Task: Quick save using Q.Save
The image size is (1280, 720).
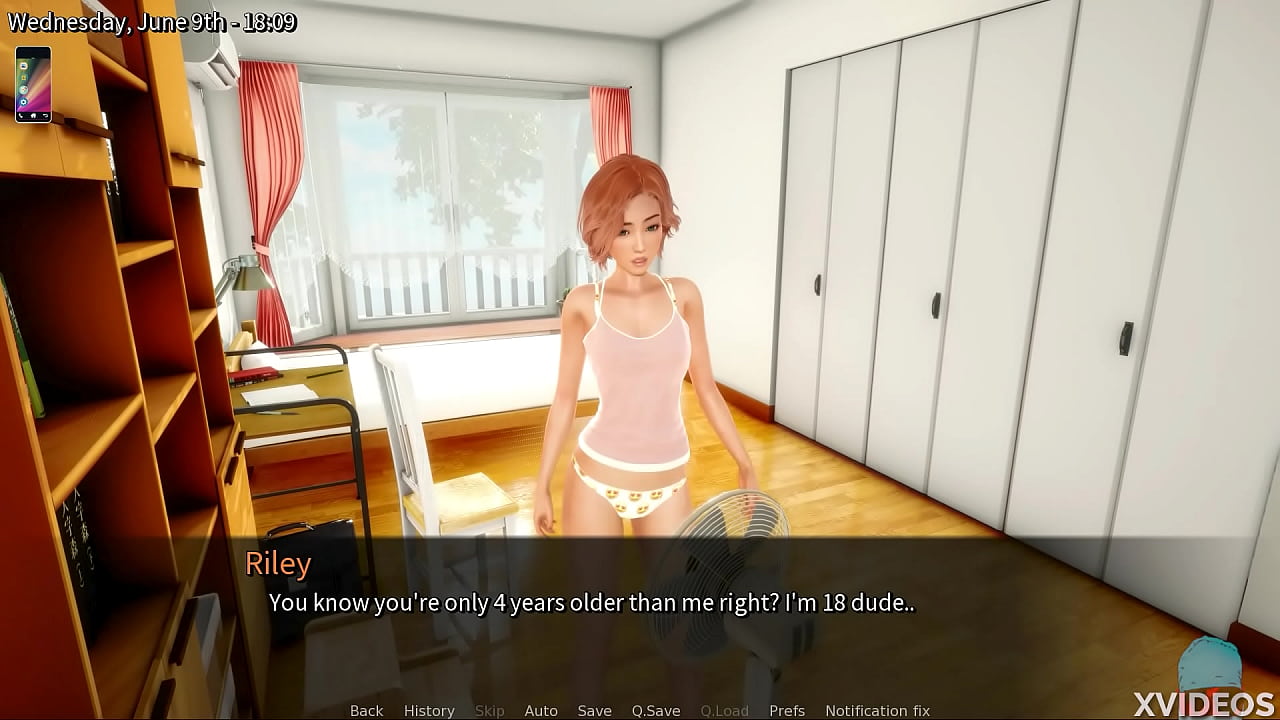Action: 657,710
